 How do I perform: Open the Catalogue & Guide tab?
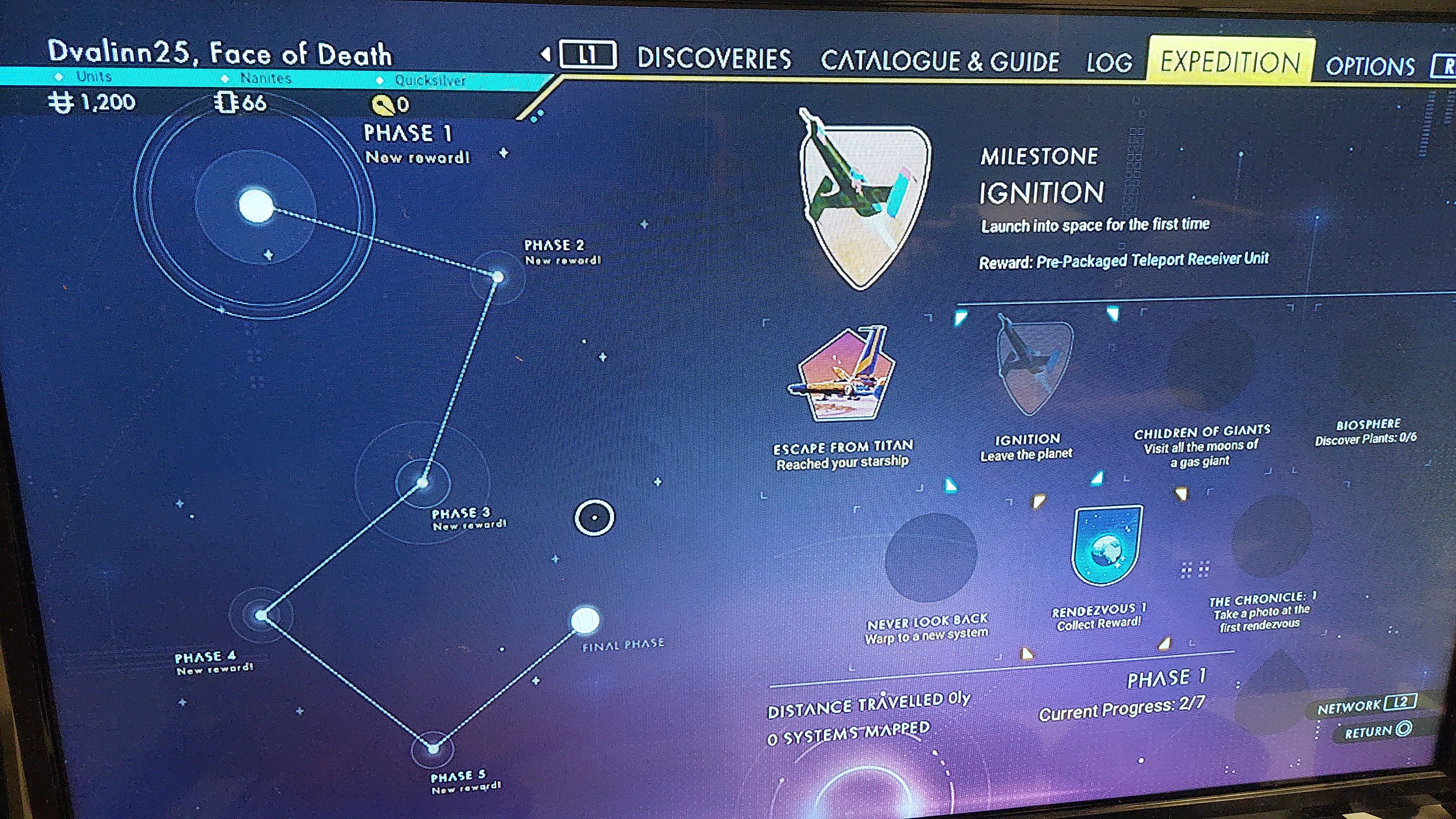click(x=940, y=61)
